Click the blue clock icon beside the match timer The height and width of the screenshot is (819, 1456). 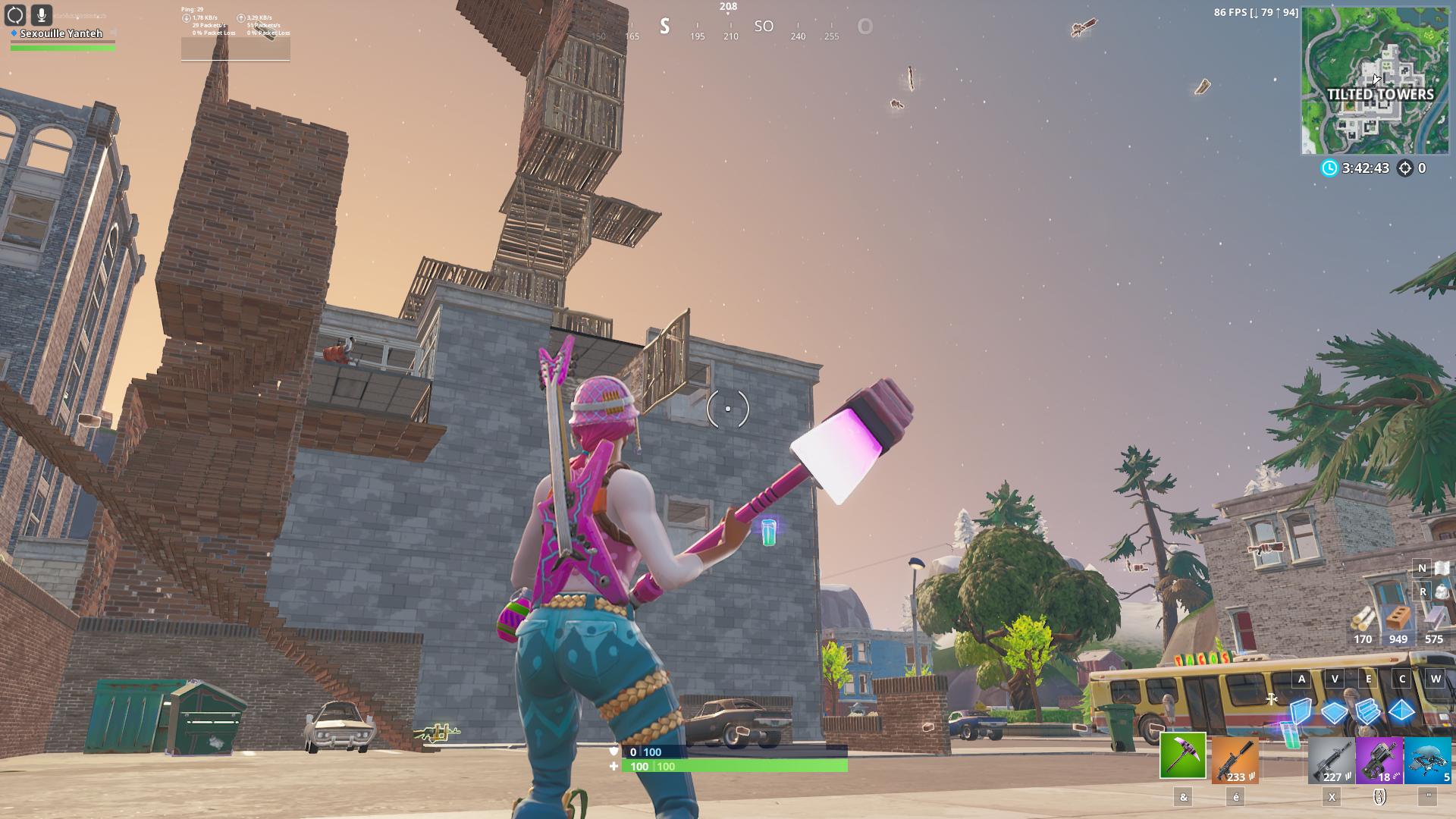[x=1329, y=168]
